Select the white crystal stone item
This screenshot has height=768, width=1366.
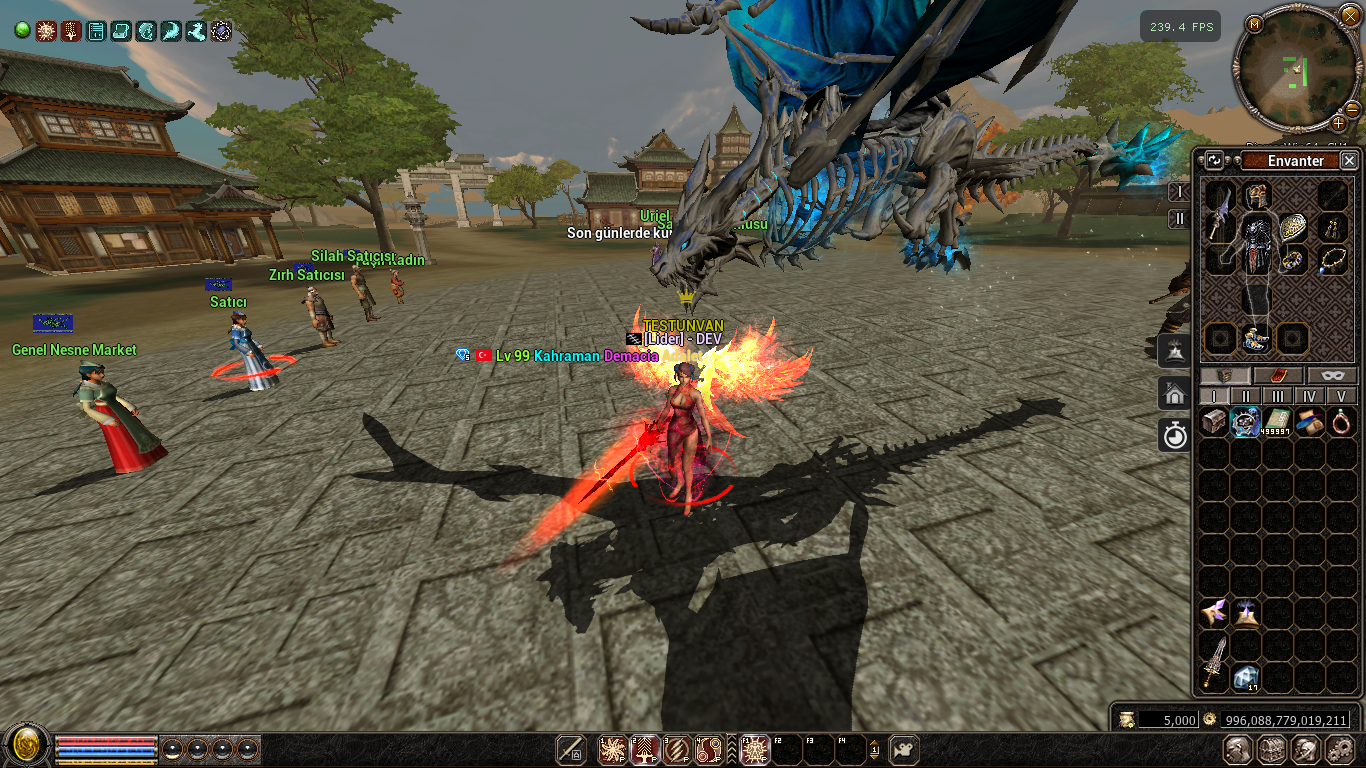coord(1246,678)
